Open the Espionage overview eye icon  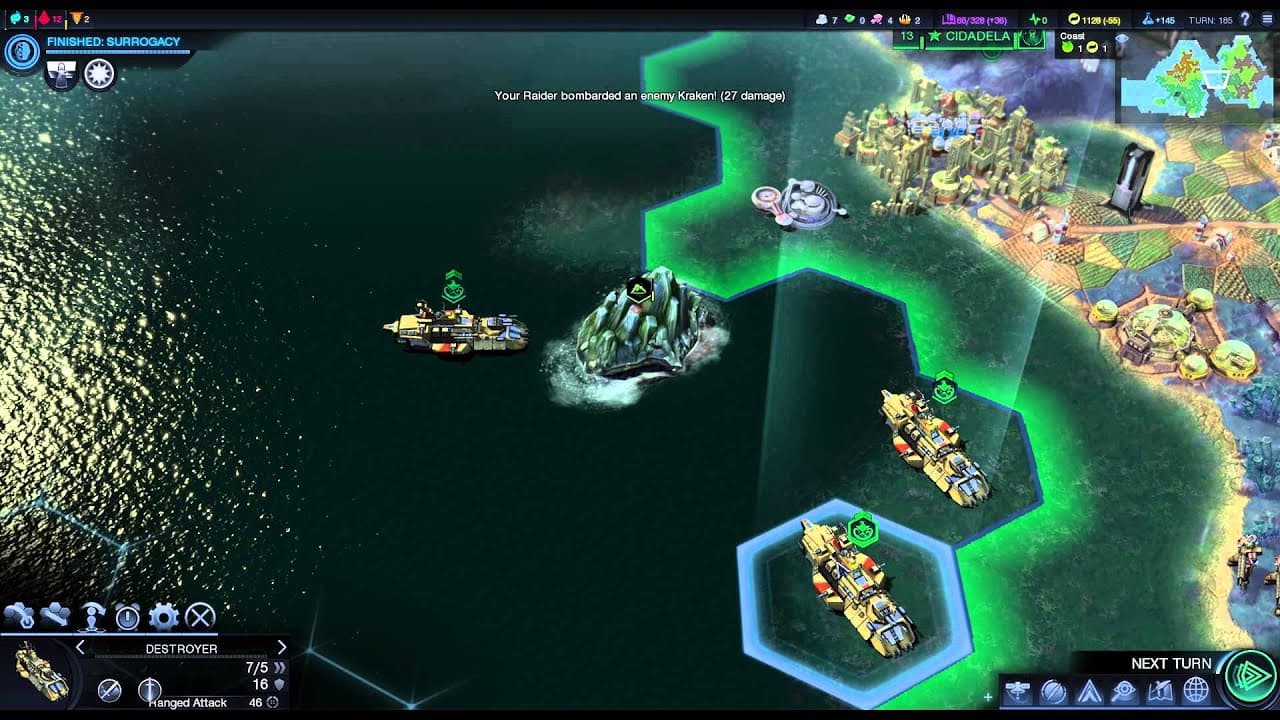pos(1122,691)
